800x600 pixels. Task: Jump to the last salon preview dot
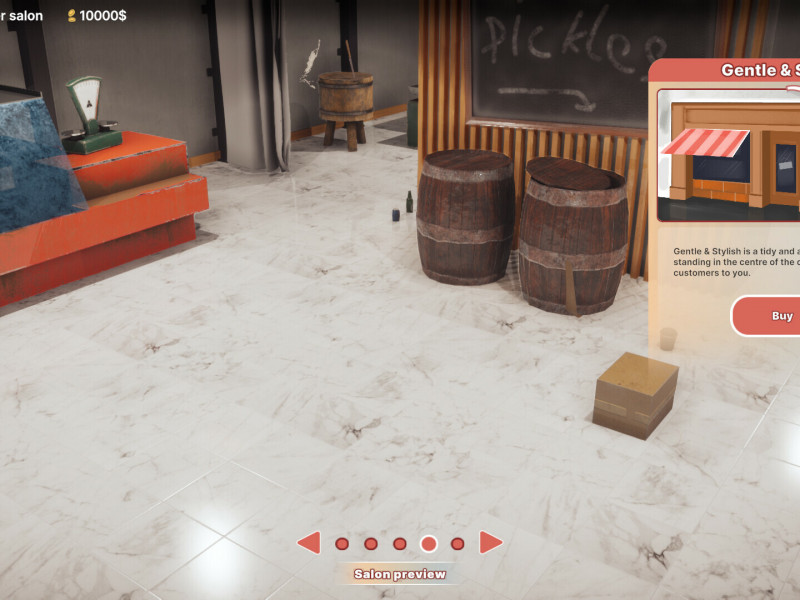(x=458, y=544)
